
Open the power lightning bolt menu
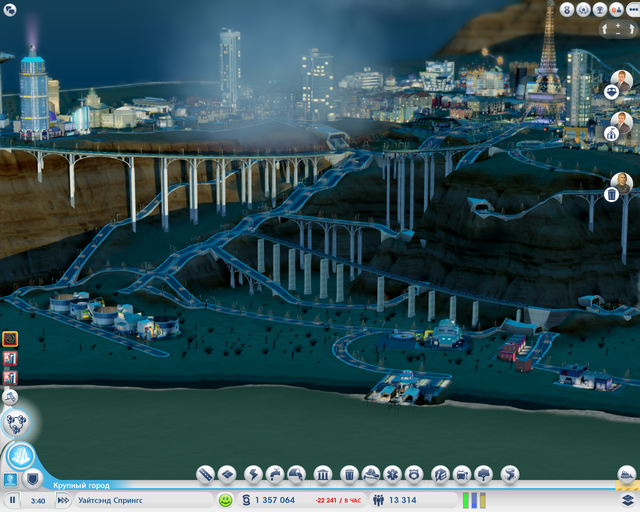[x=252, y=473]
